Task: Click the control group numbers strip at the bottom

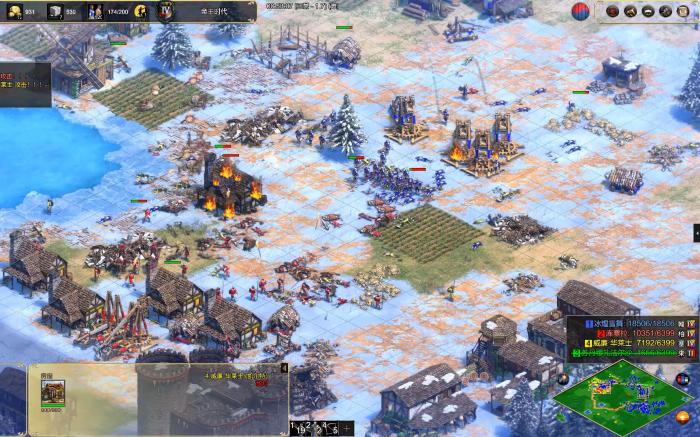Action: [x=318, y=427]
